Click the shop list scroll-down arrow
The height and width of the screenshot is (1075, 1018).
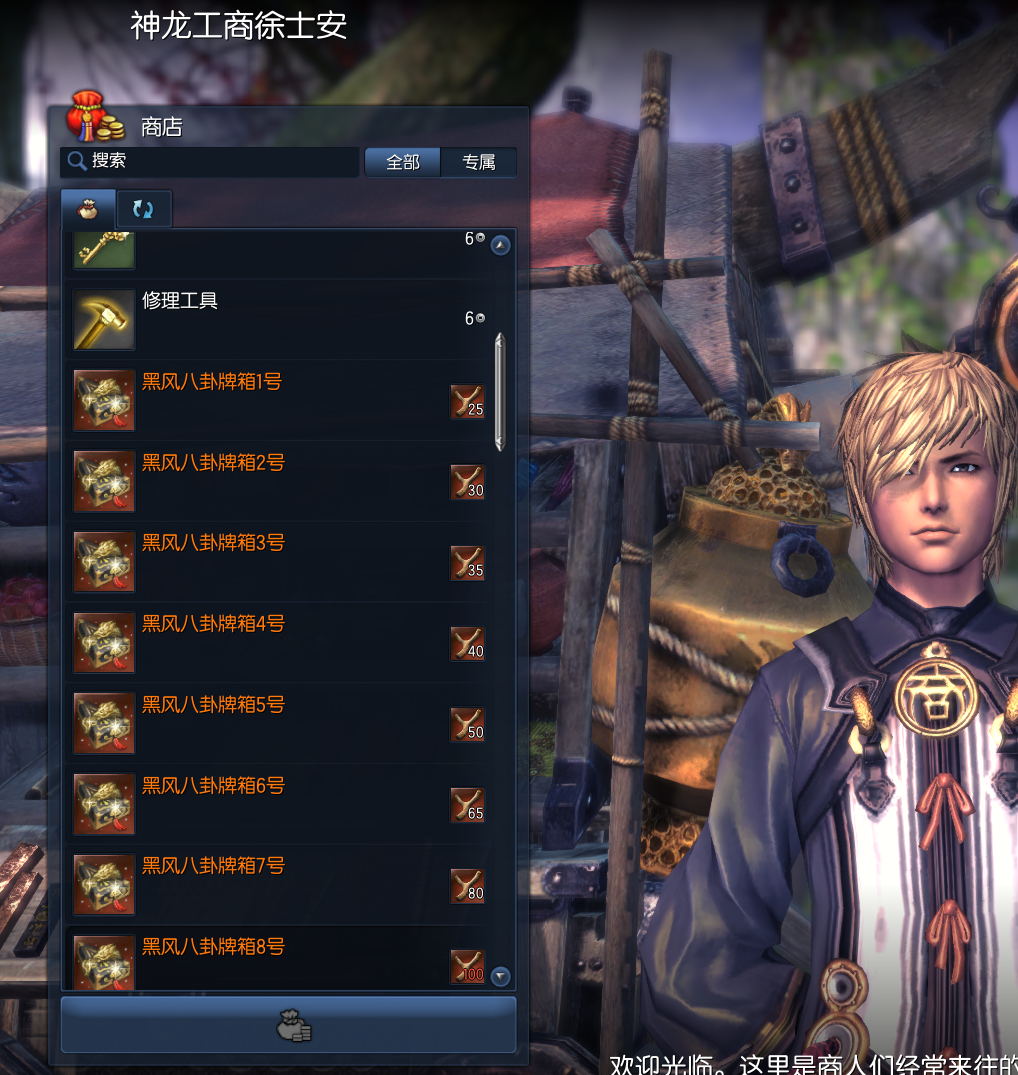501,976
